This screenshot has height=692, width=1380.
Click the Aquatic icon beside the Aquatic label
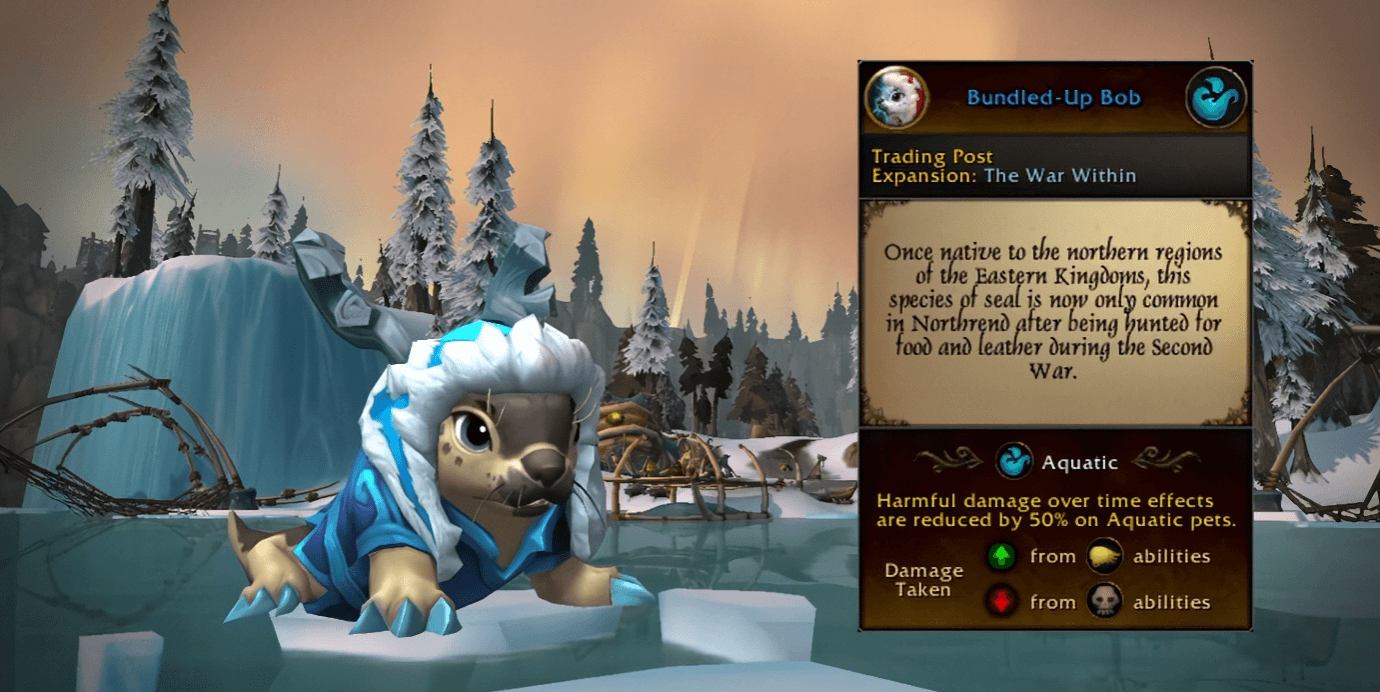tap(1015, 462)
